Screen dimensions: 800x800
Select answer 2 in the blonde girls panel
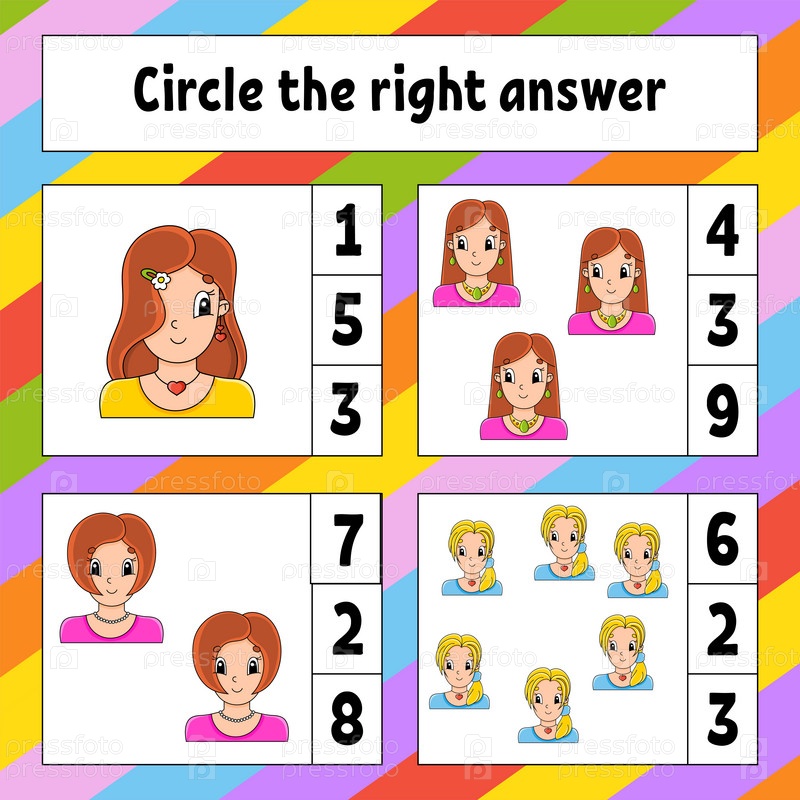point(722,629)
